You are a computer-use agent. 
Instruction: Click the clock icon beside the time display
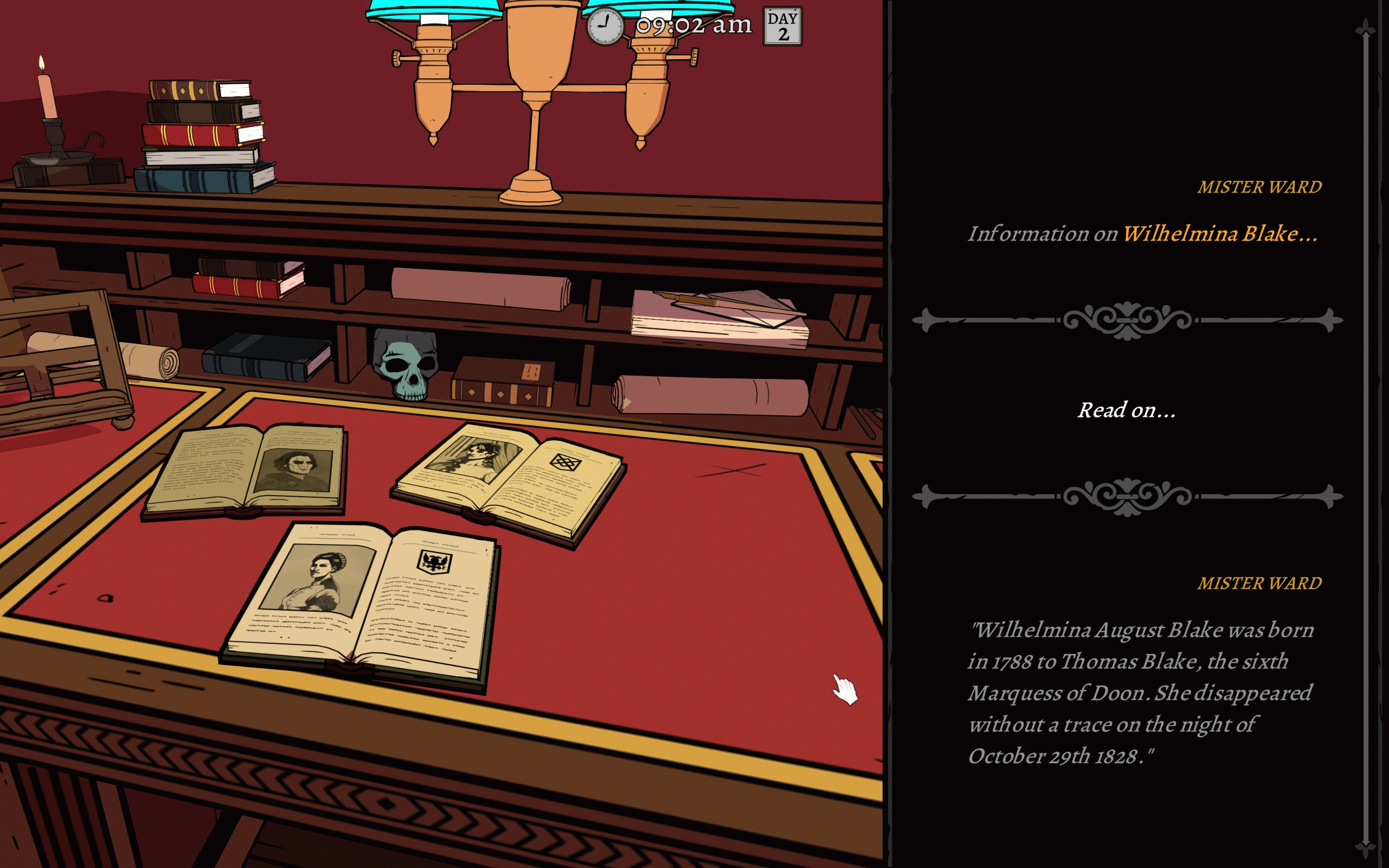604,26
